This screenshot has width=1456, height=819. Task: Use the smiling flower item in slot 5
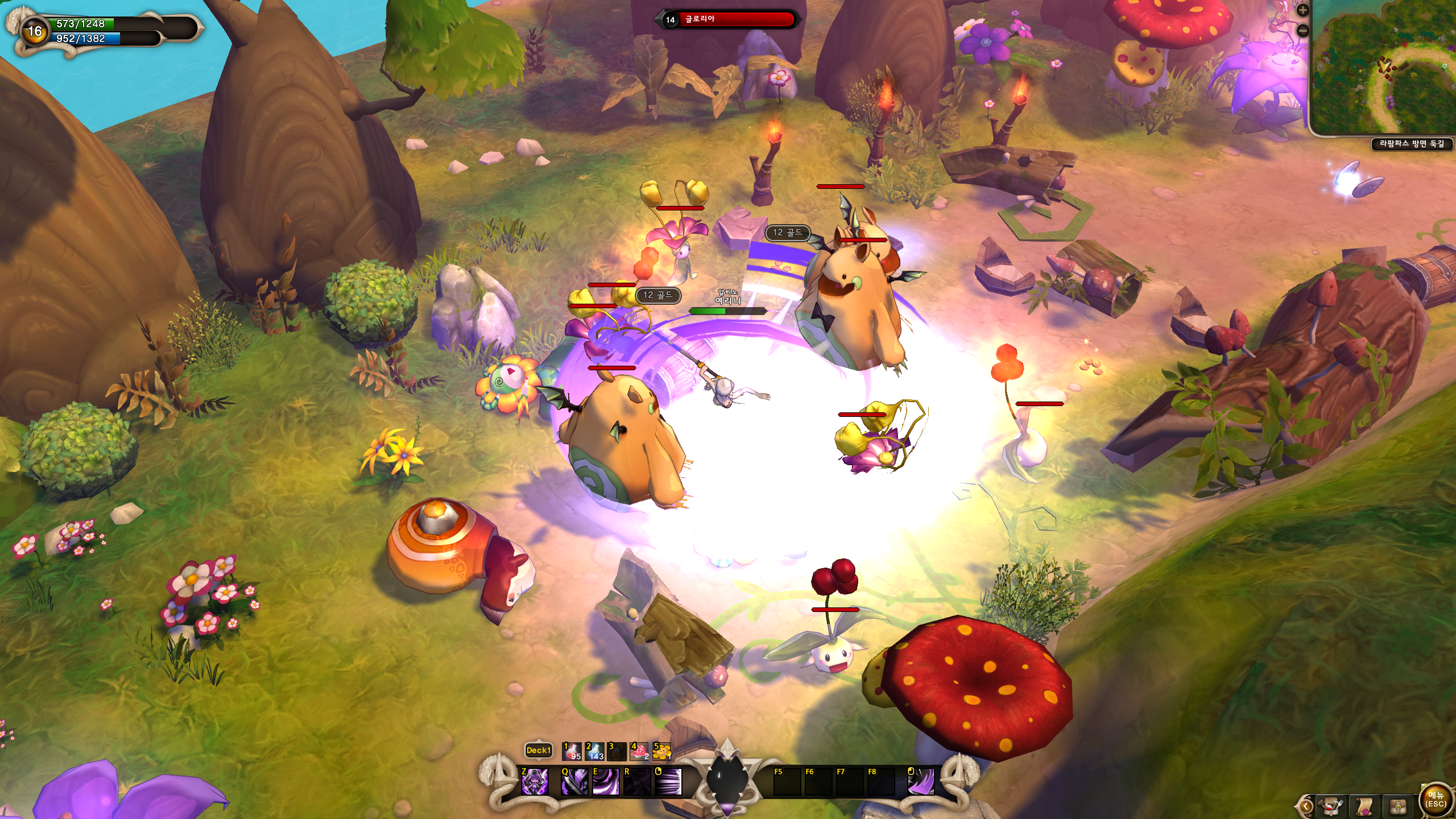coord(661,751)
